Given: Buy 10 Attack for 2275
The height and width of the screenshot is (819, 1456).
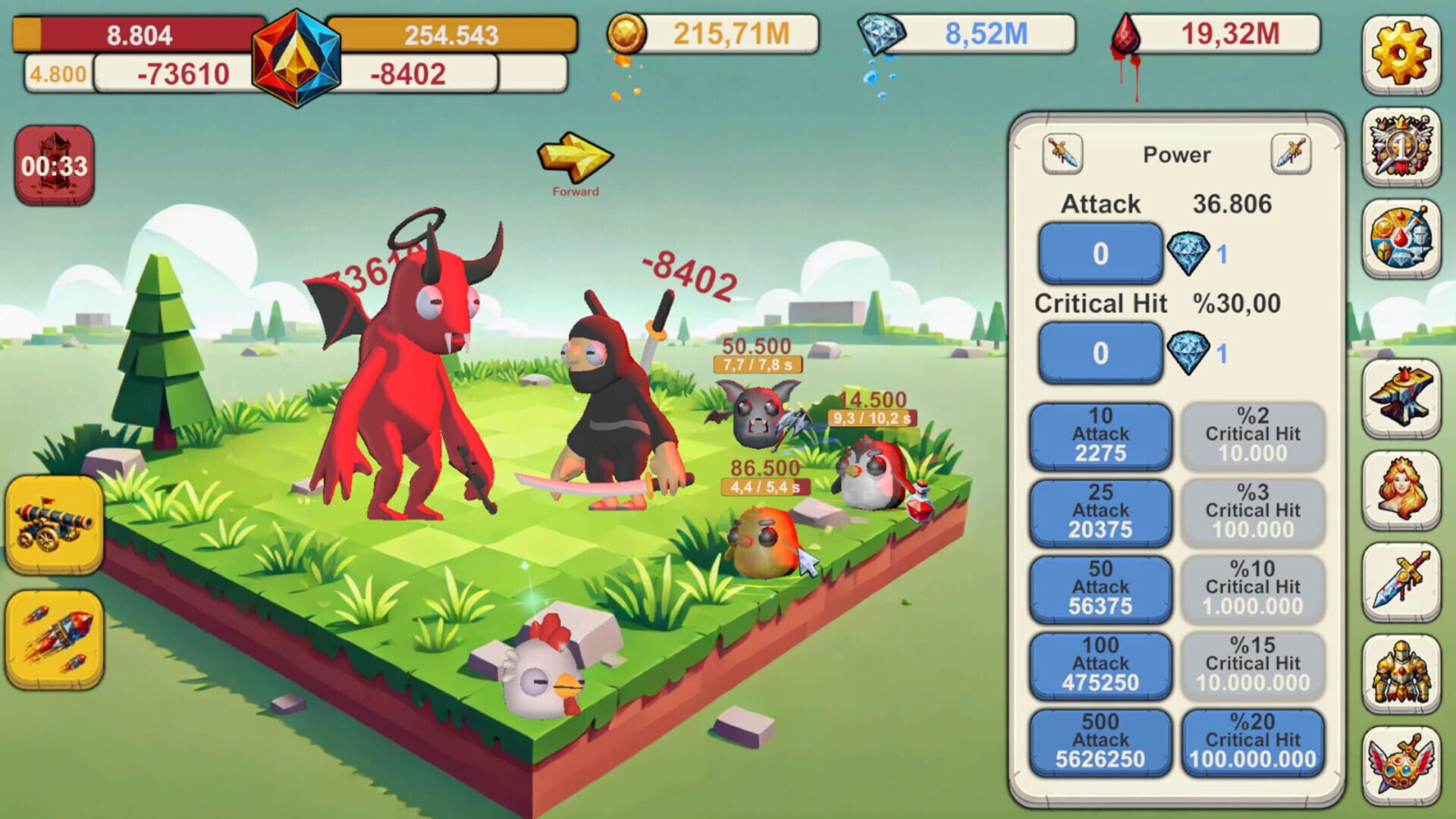Looking at the screenshot, I should click(x=1100, y=437).
